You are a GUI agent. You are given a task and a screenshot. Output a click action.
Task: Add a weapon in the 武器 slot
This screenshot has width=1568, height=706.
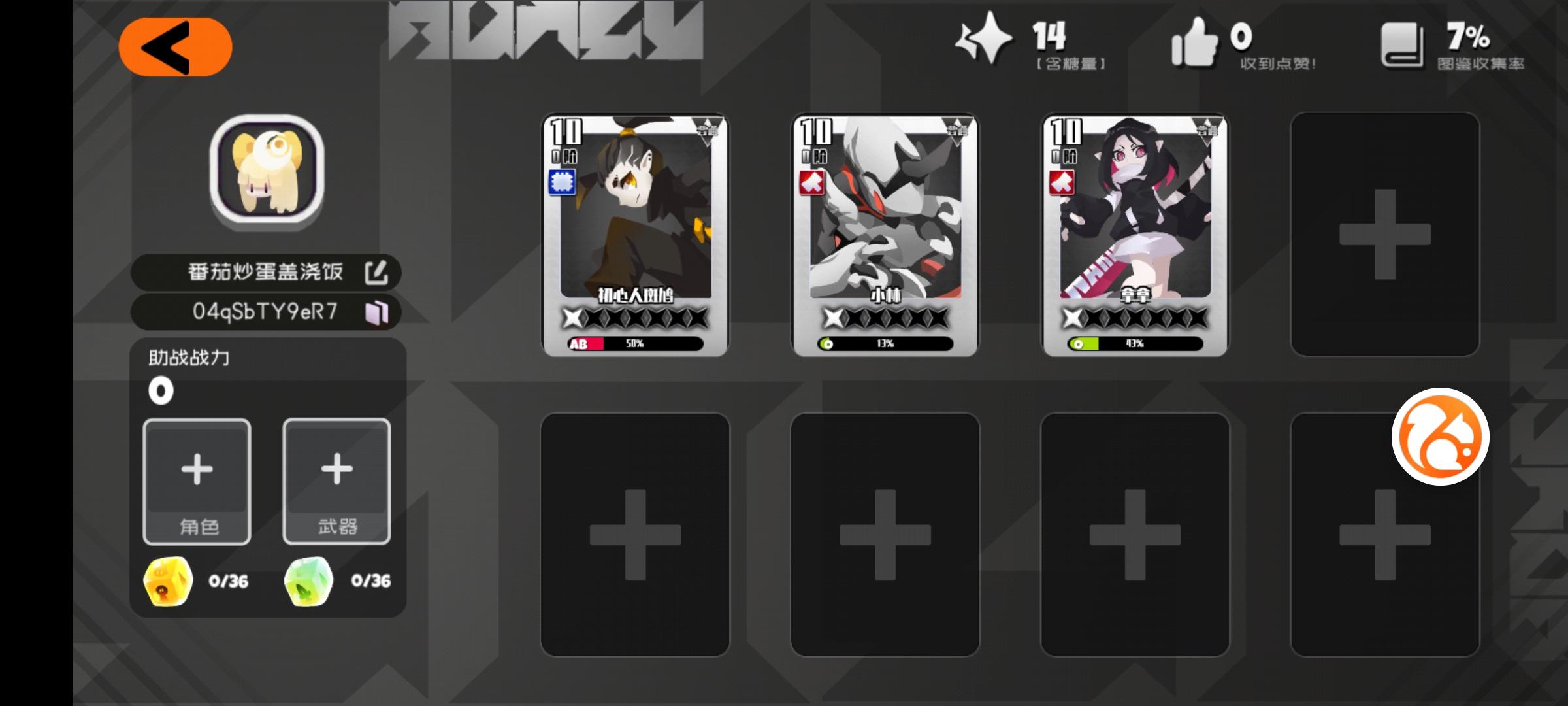(337, 482)
